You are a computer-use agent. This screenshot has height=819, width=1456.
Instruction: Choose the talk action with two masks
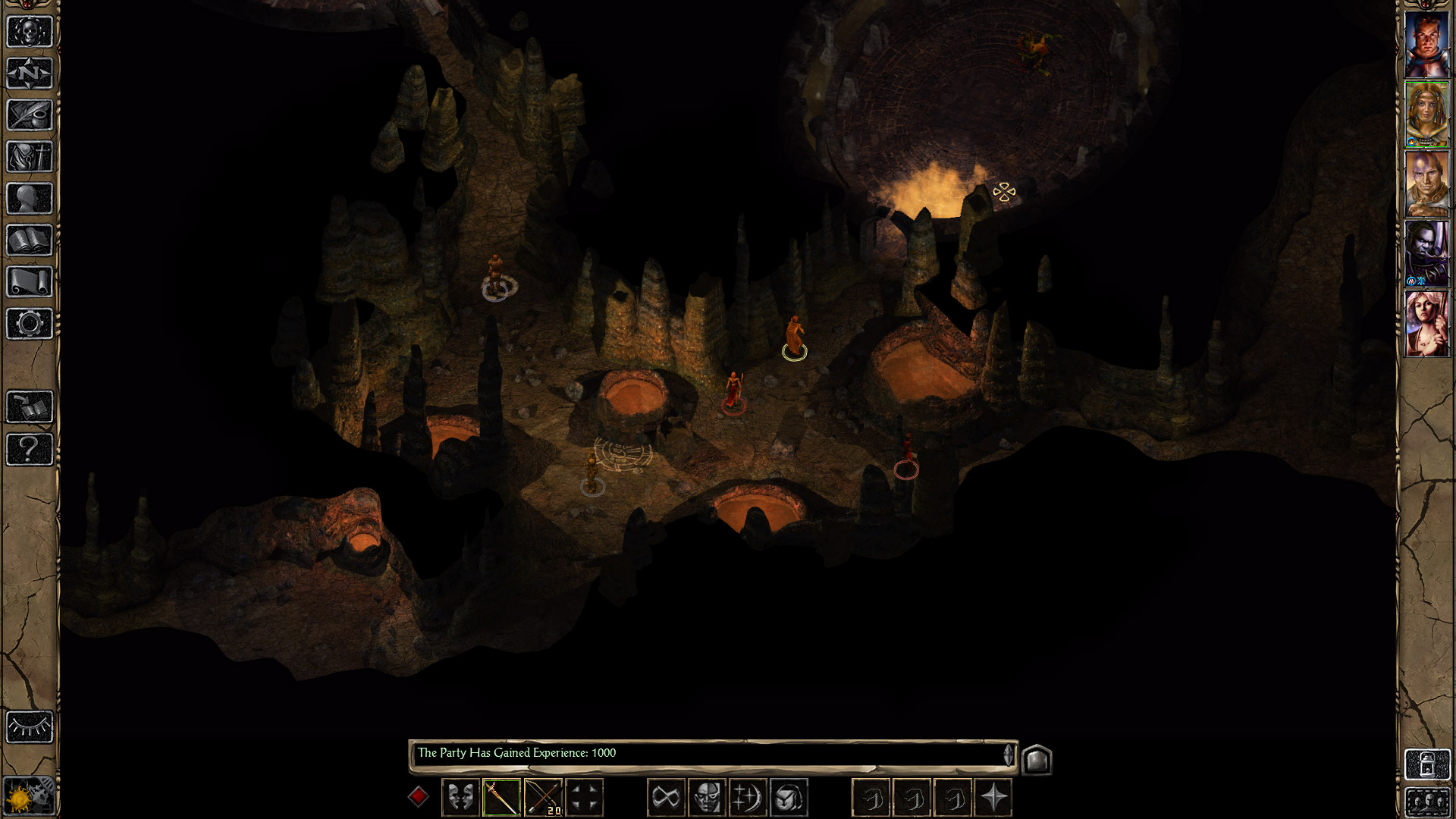point(460,797)
